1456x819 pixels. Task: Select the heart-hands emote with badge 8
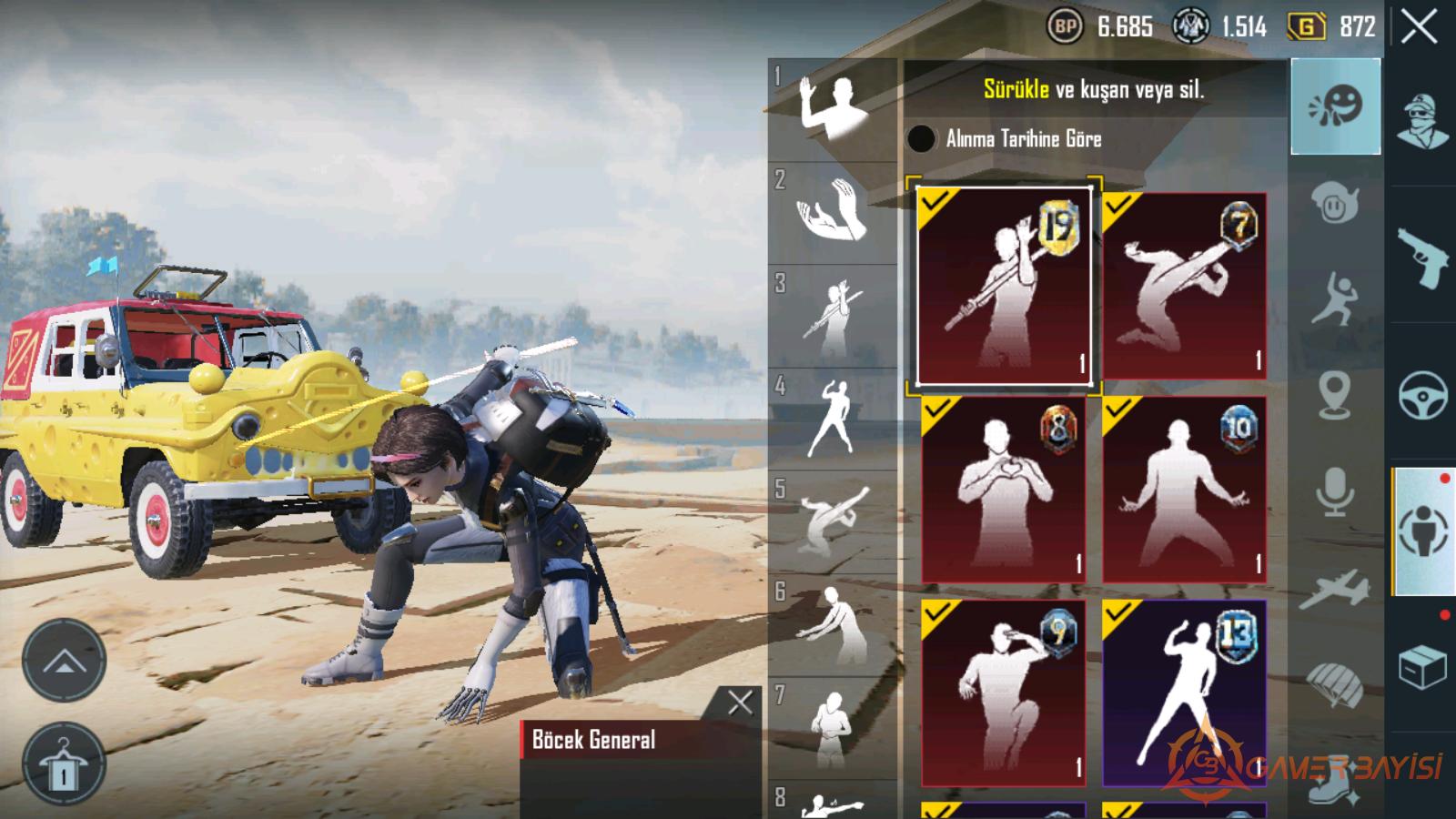tap(1004, 490)
